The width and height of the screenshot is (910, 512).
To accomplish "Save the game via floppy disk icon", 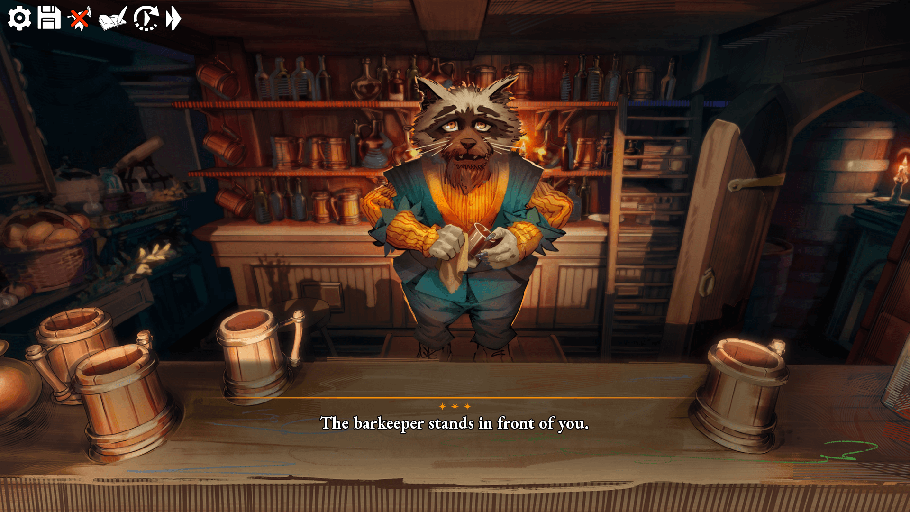I will pyautogui.click(x=49, y=17).
